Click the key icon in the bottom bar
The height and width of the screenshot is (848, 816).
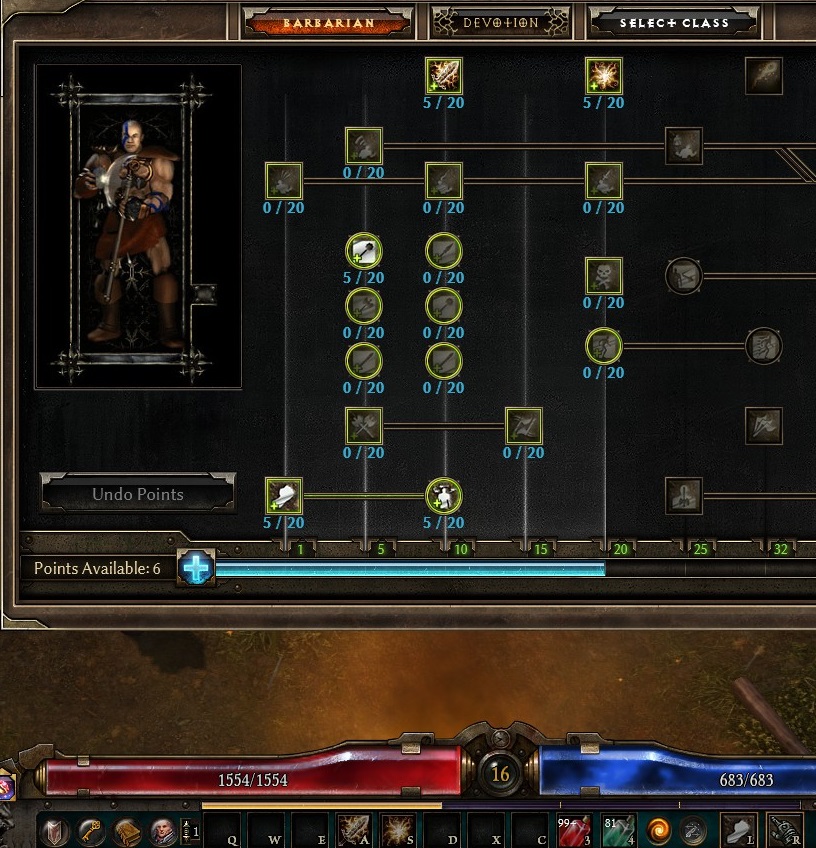point(90,830)
